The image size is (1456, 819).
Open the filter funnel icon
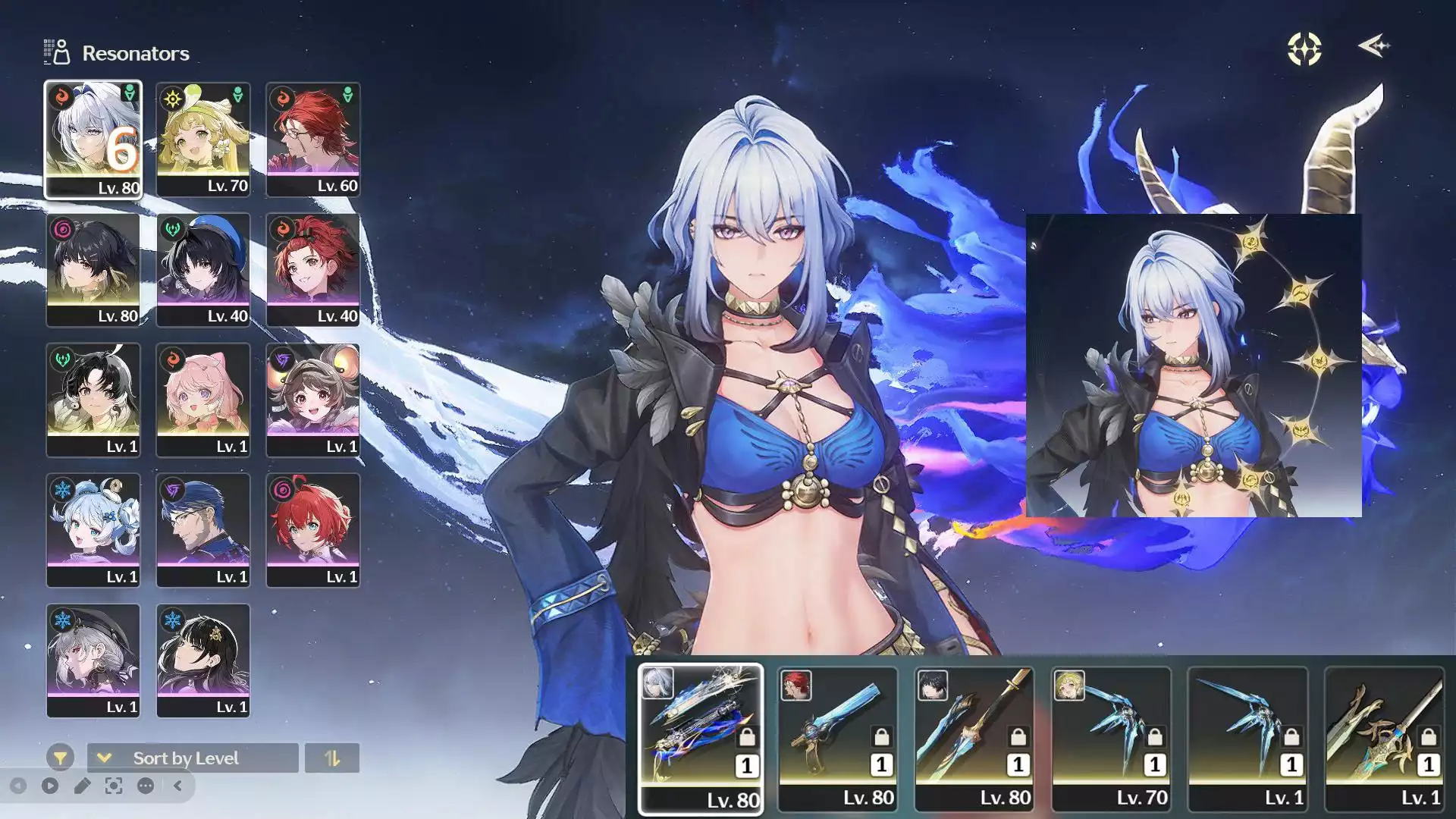tap(61, 758)
